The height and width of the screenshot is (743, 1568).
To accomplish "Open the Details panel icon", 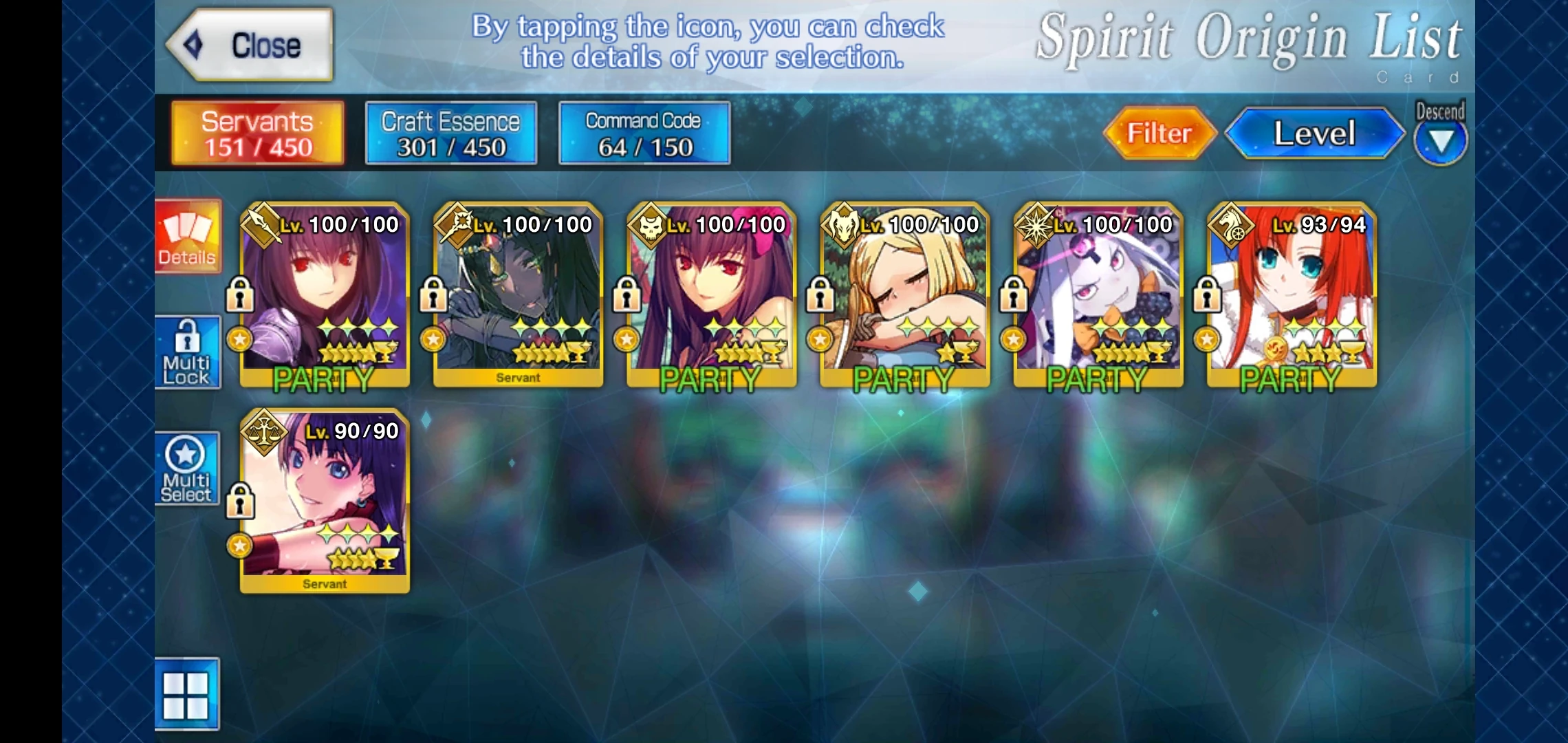I will [187, 237].
